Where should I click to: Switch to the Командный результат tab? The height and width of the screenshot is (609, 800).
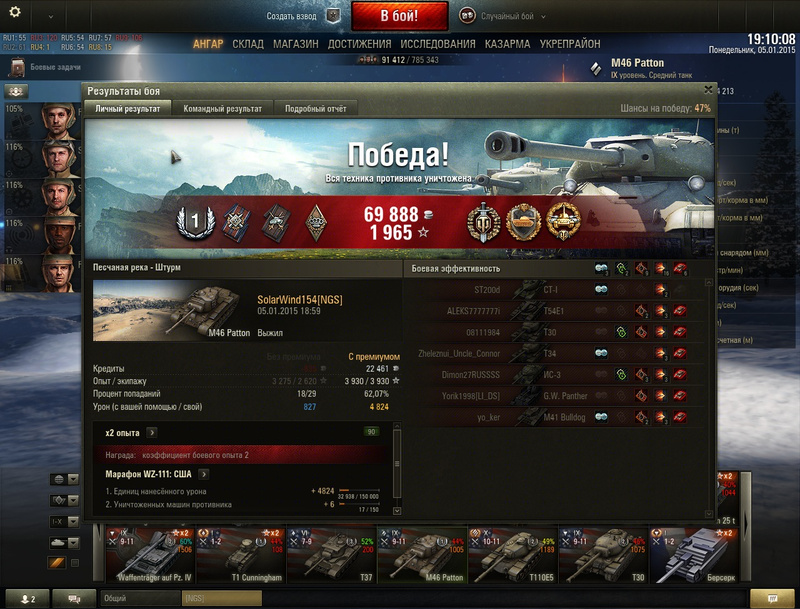pyautogui.click(x=223, y=108)
